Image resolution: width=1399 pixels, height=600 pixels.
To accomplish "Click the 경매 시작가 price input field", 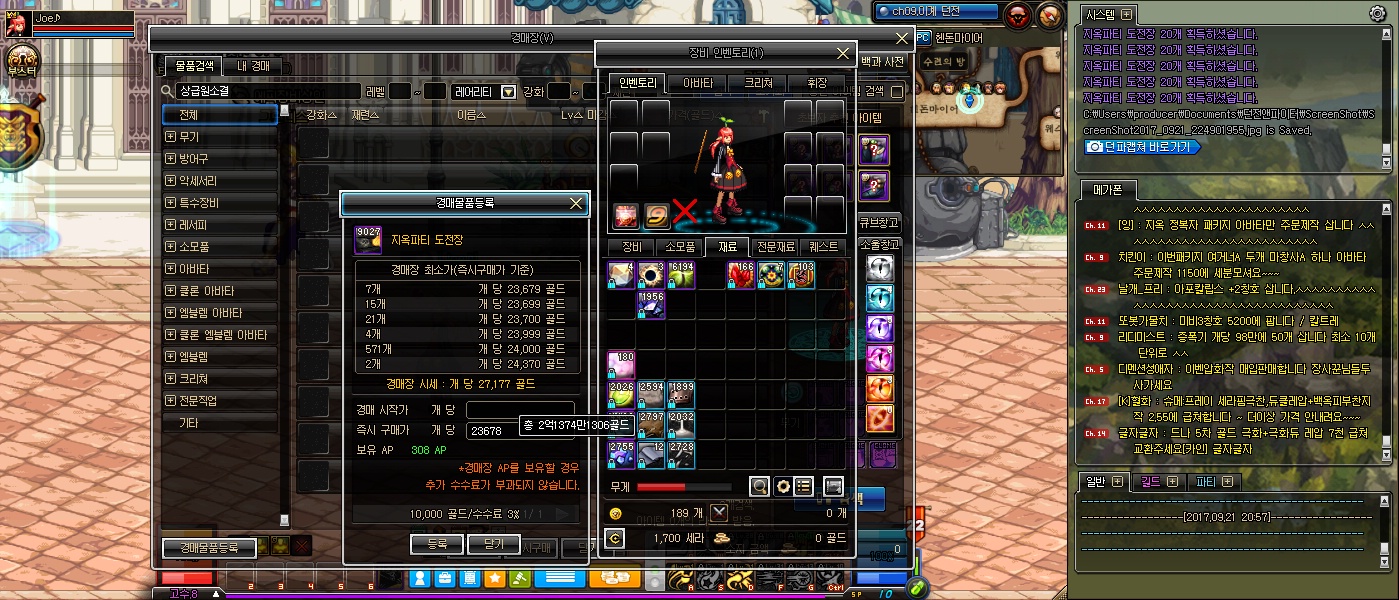I will point(520,410).
